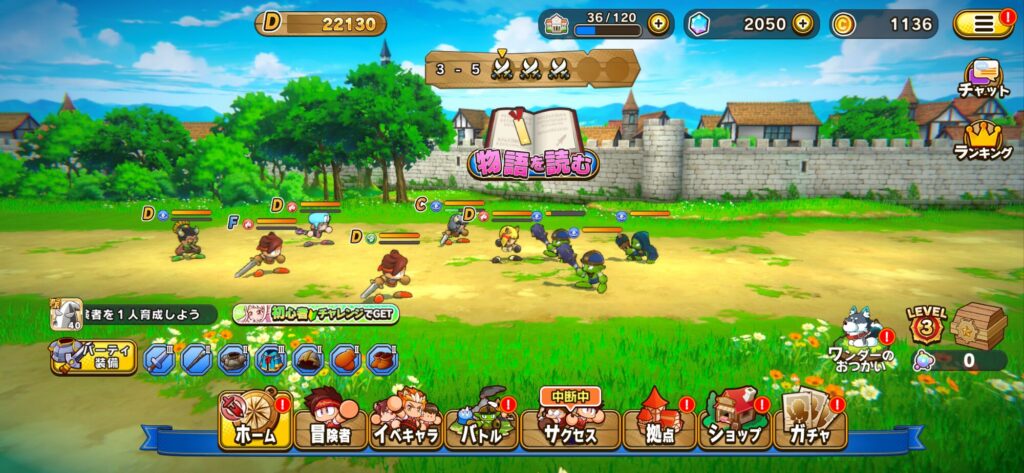
Task: Open the ガチャ gacha tab
Action: 810,420
